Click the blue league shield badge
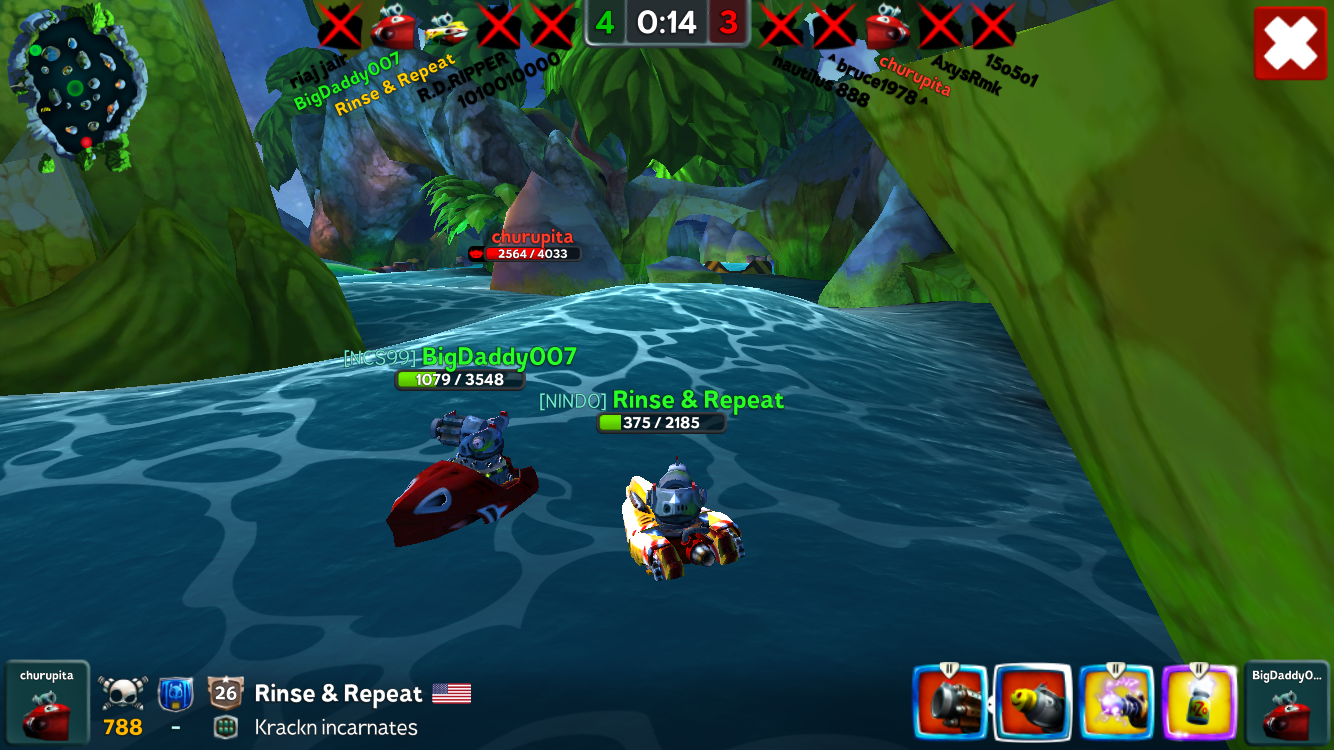This screenshot has width=1334, height=750. [x=176, y=692]
